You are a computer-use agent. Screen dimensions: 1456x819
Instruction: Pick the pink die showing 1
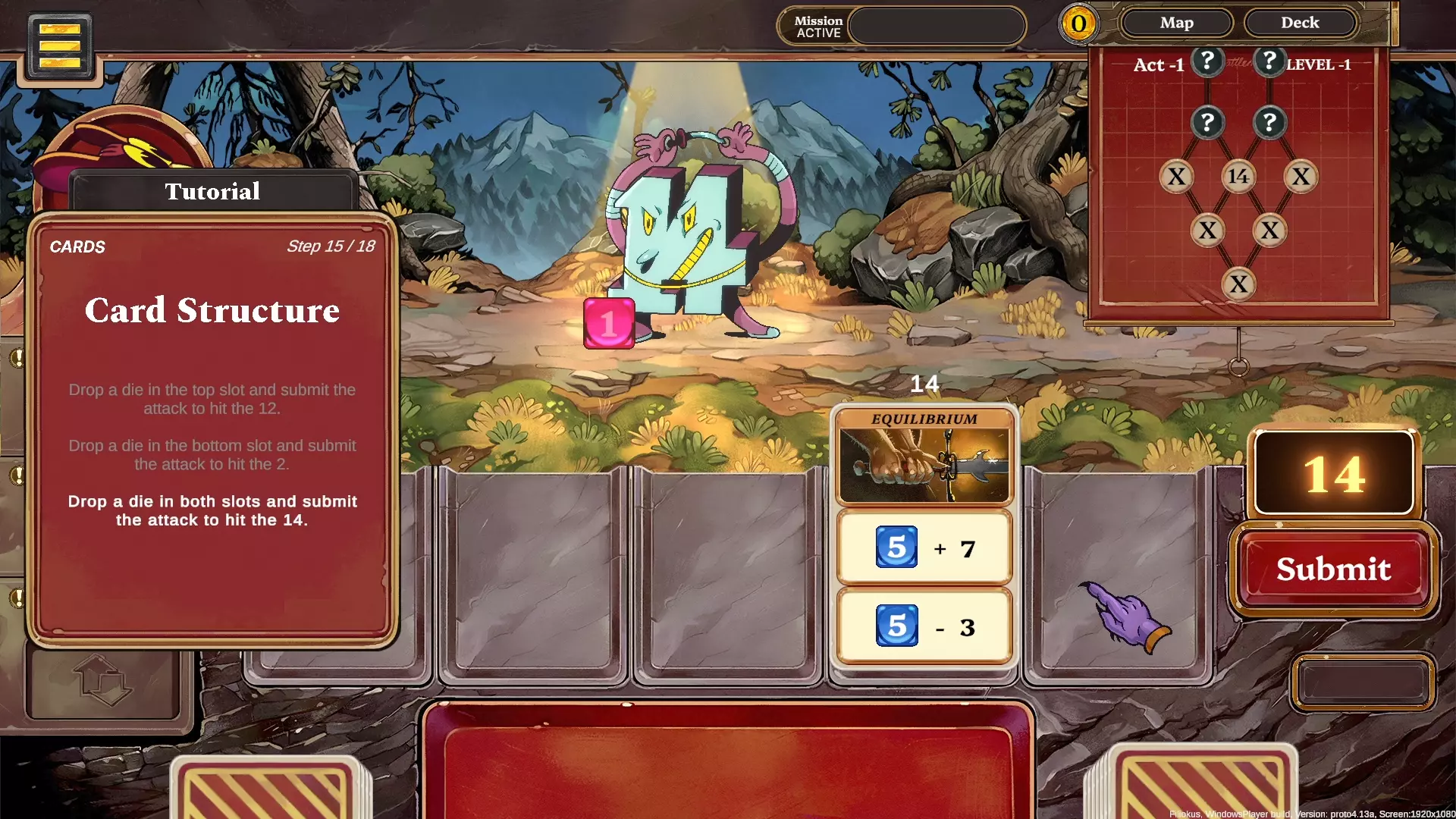(x=608, y=324)
